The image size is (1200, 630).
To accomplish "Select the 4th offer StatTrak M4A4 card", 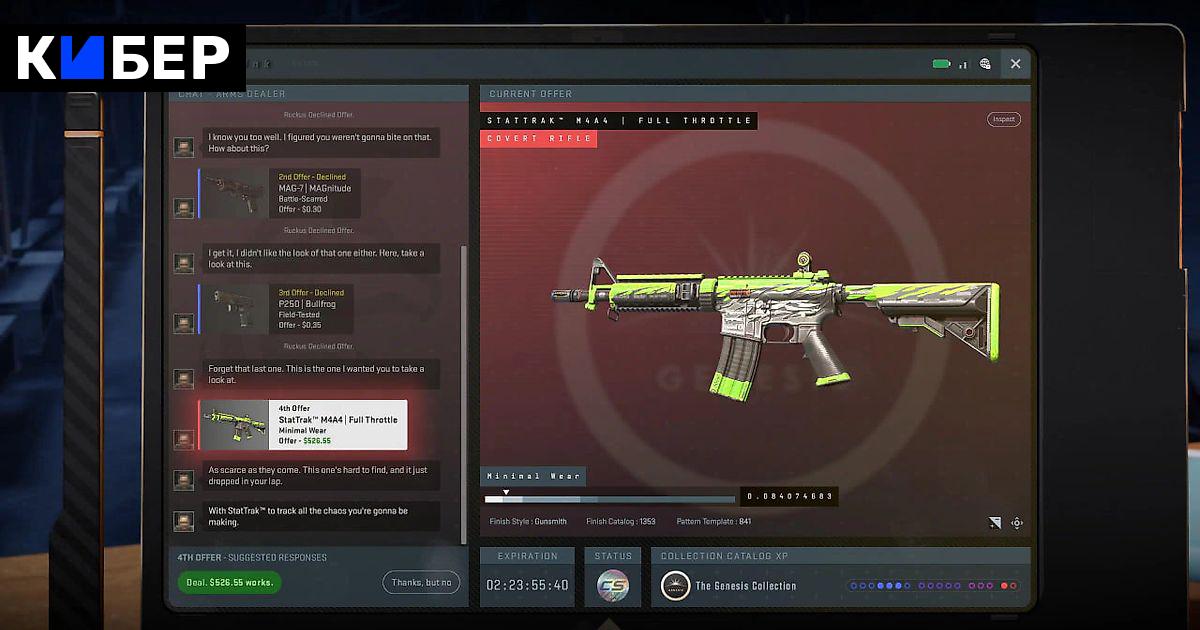I will [x=304, y=425].
